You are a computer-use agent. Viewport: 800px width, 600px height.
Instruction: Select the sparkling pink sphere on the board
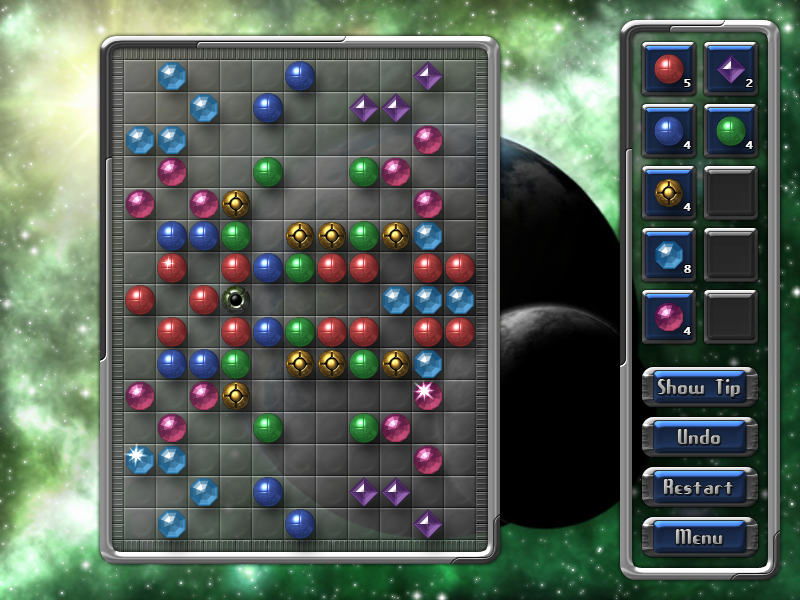pyautogui.click(x=427, y=395)
